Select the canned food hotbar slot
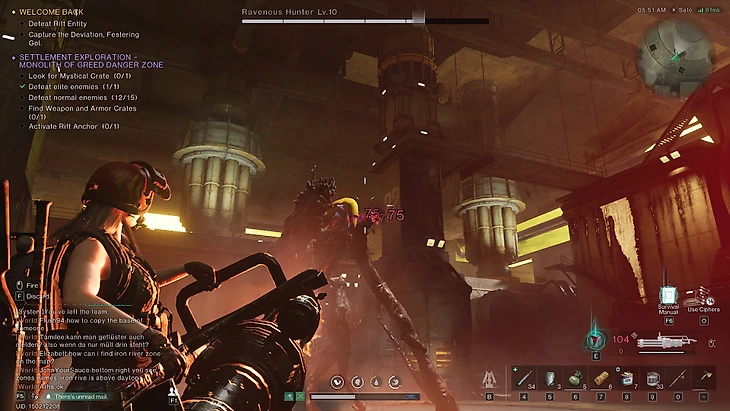Viewport: 730px width, 411px height. [627, 378]
